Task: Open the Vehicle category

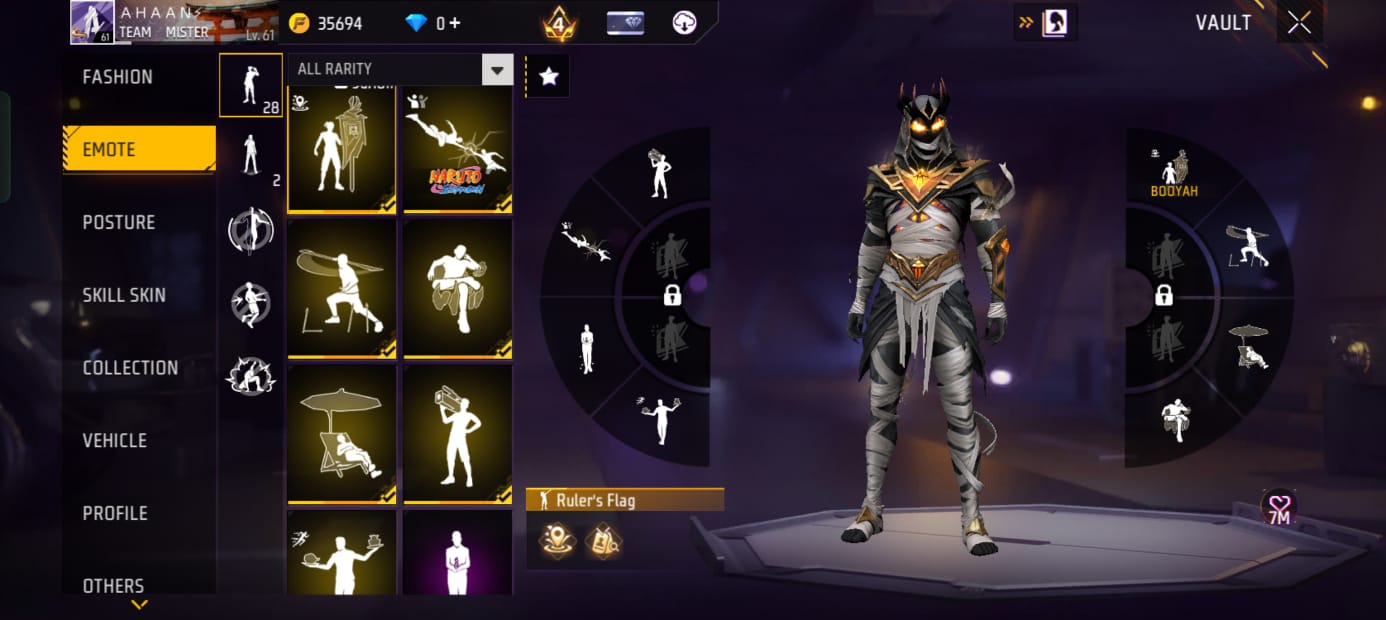Action: (114, 440)
